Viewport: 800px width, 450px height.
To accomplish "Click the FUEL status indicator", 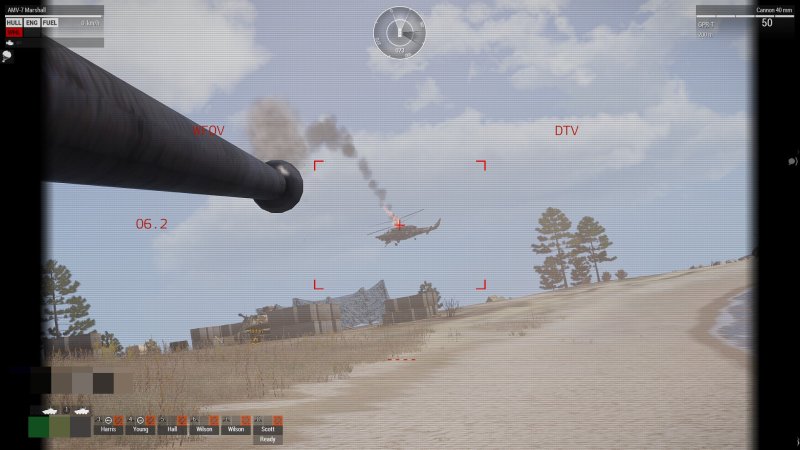I will [x=50, y=22].
